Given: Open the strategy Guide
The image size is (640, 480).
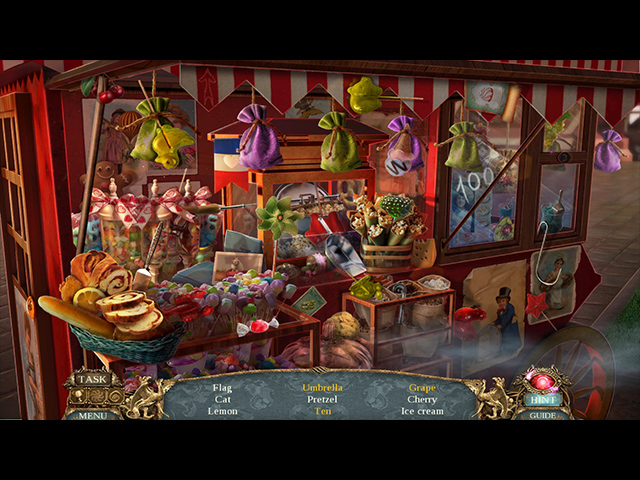Looking at the screenshot, I should point(543,414).
